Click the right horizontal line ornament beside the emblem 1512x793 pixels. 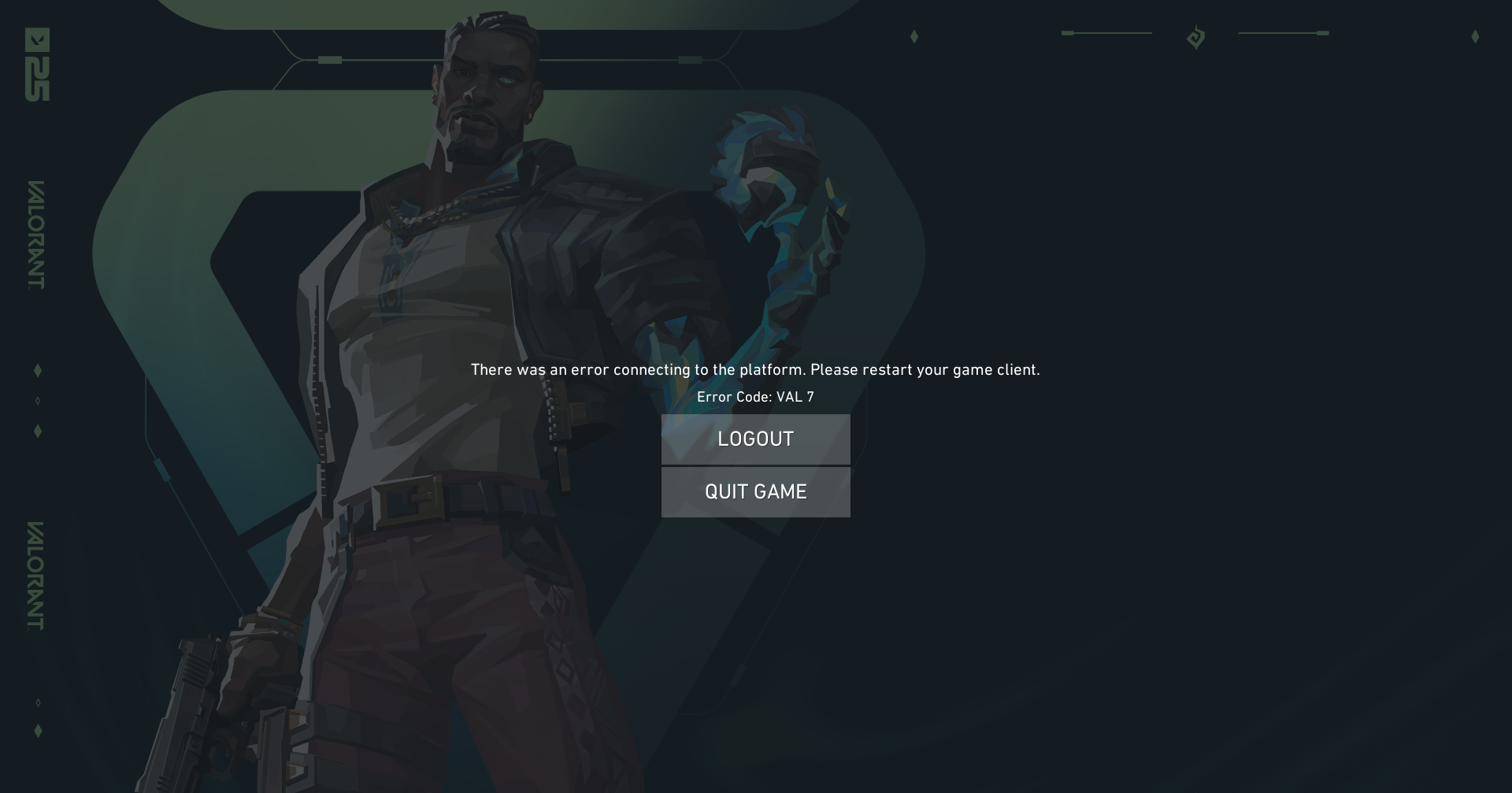1284,33
